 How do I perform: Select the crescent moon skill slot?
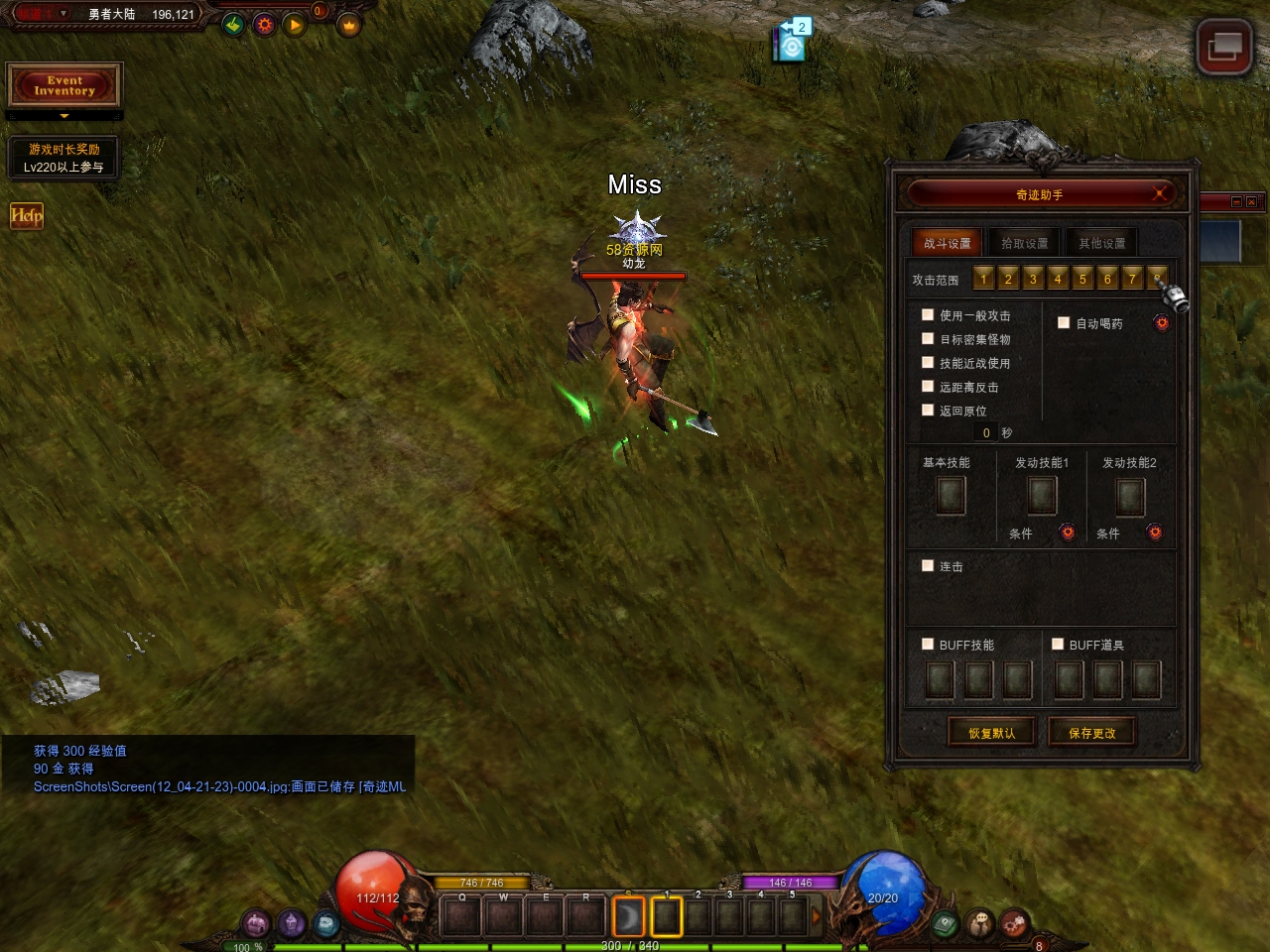(628, 916)
